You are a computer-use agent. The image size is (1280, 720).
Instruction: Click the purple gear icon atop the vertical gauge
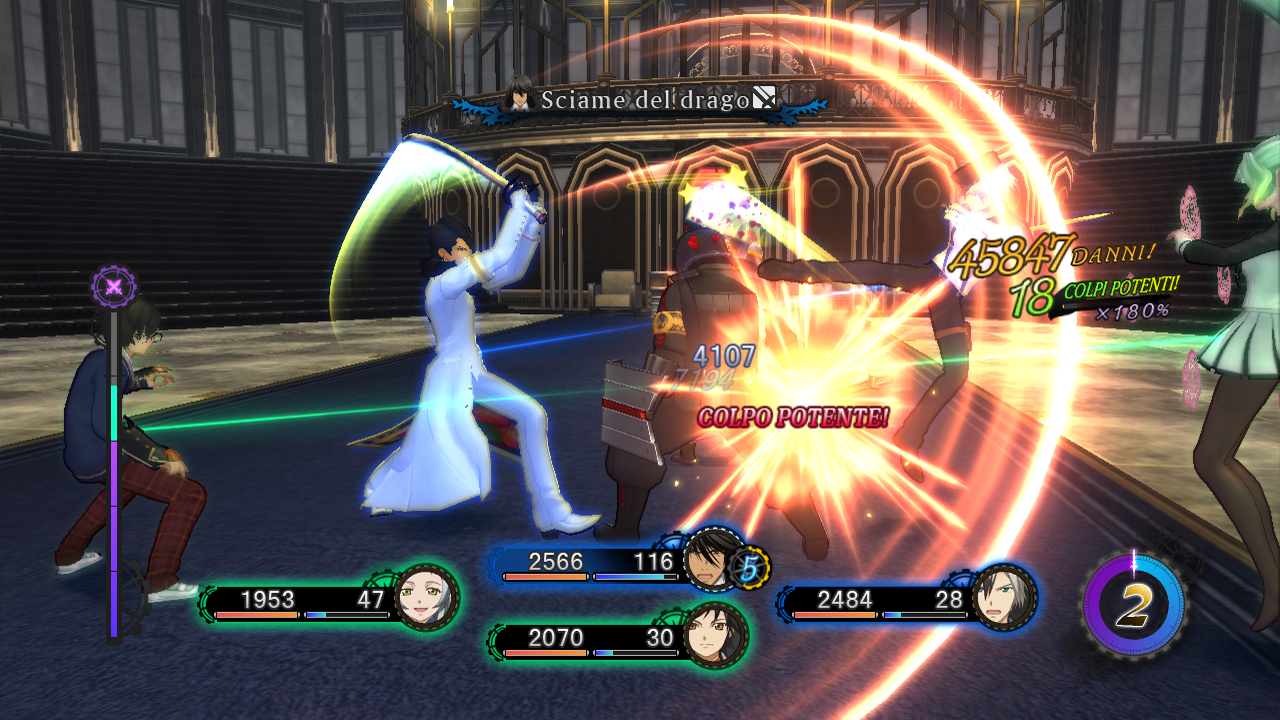pos(114,288)
